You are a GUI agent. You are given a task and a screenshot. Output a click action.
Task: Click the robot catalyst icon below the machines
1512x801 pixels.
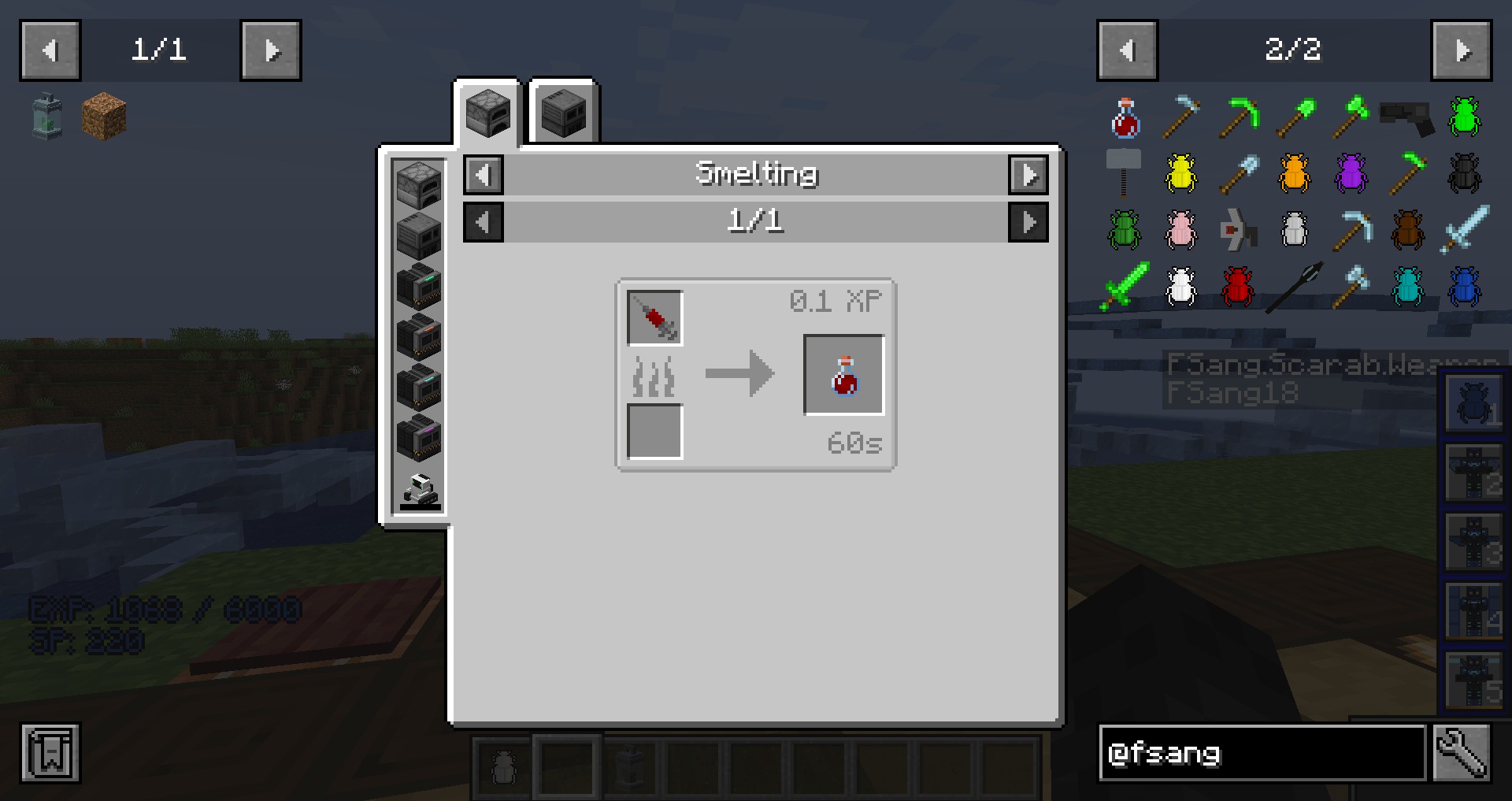(419, 491)
